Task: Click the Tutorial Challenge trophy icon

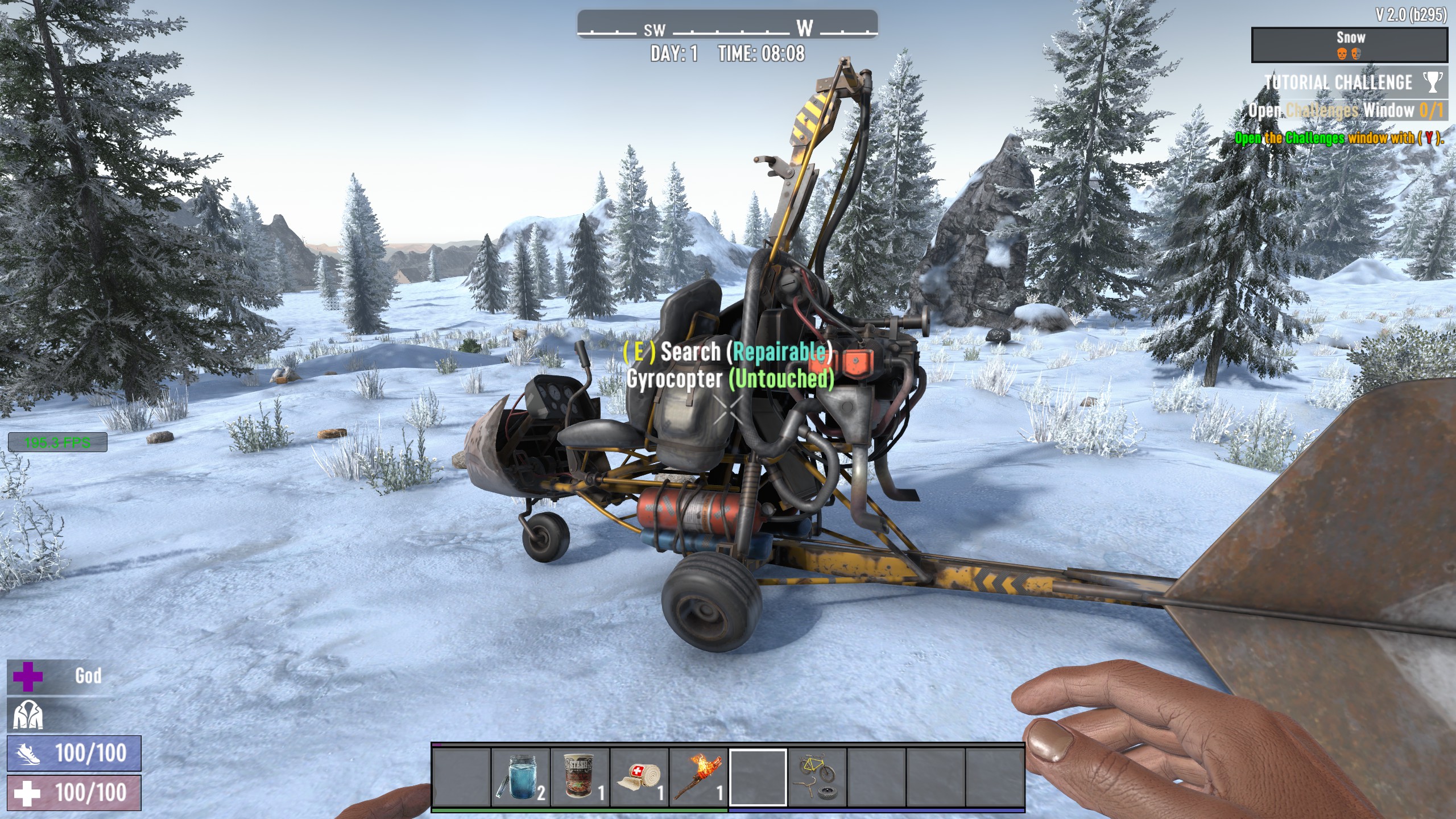Action: click(x=1433, y=82)
